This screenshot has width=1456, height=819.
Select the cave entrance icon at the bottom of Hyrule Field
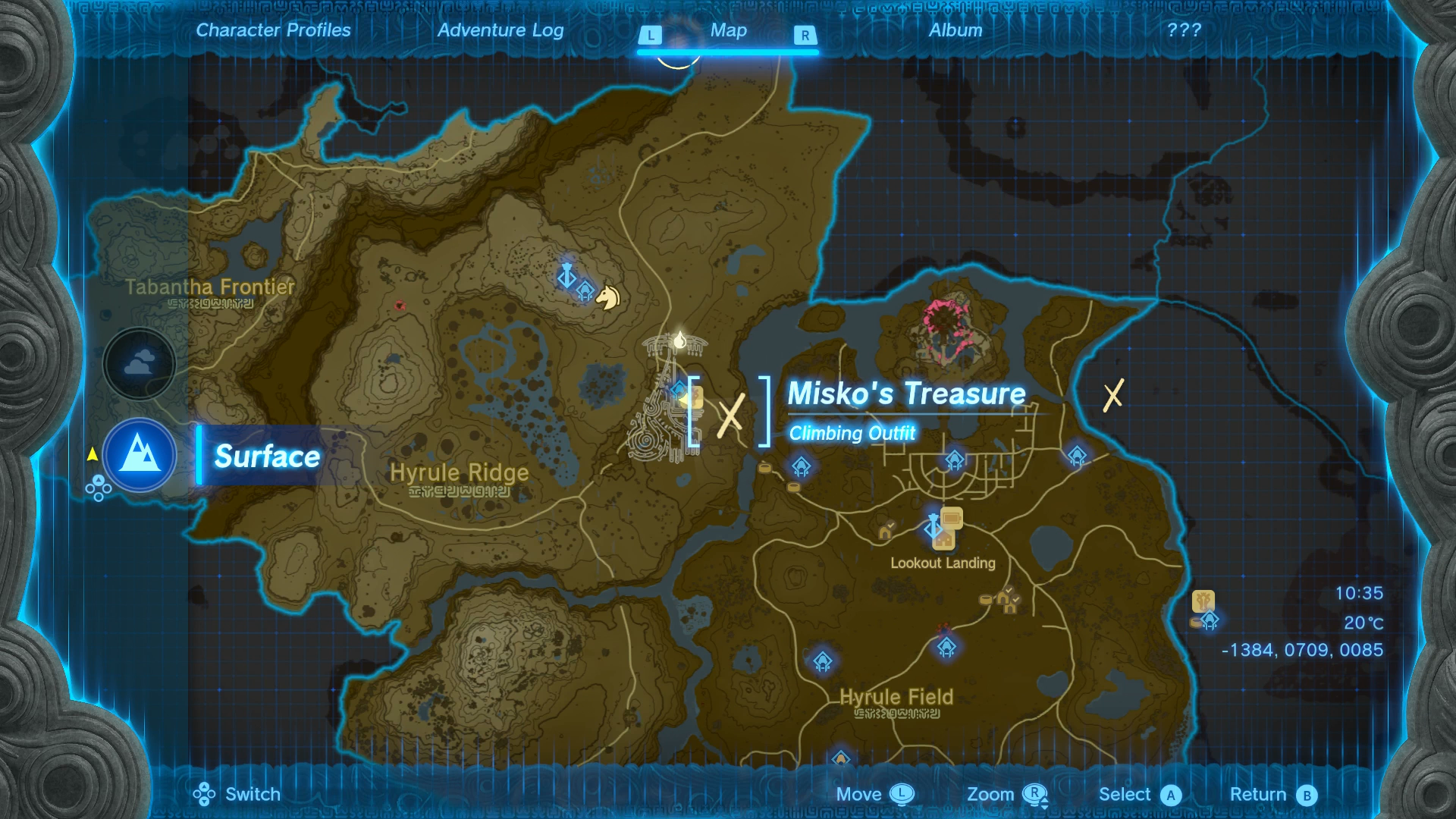point(842,757)
